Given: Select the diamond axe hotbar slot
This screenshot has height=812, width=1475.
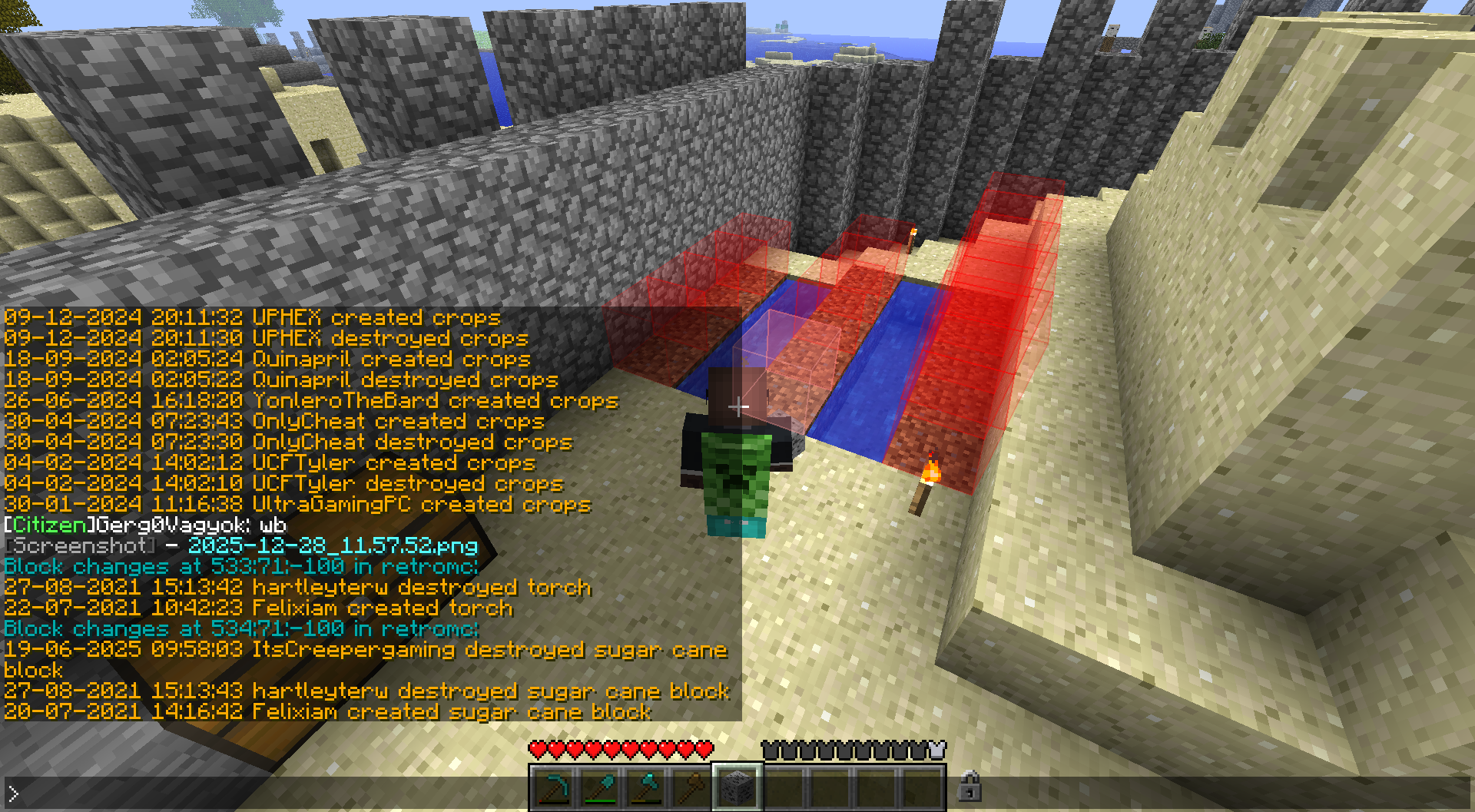Looking at the screenshot, I should (x=645, y=788).
